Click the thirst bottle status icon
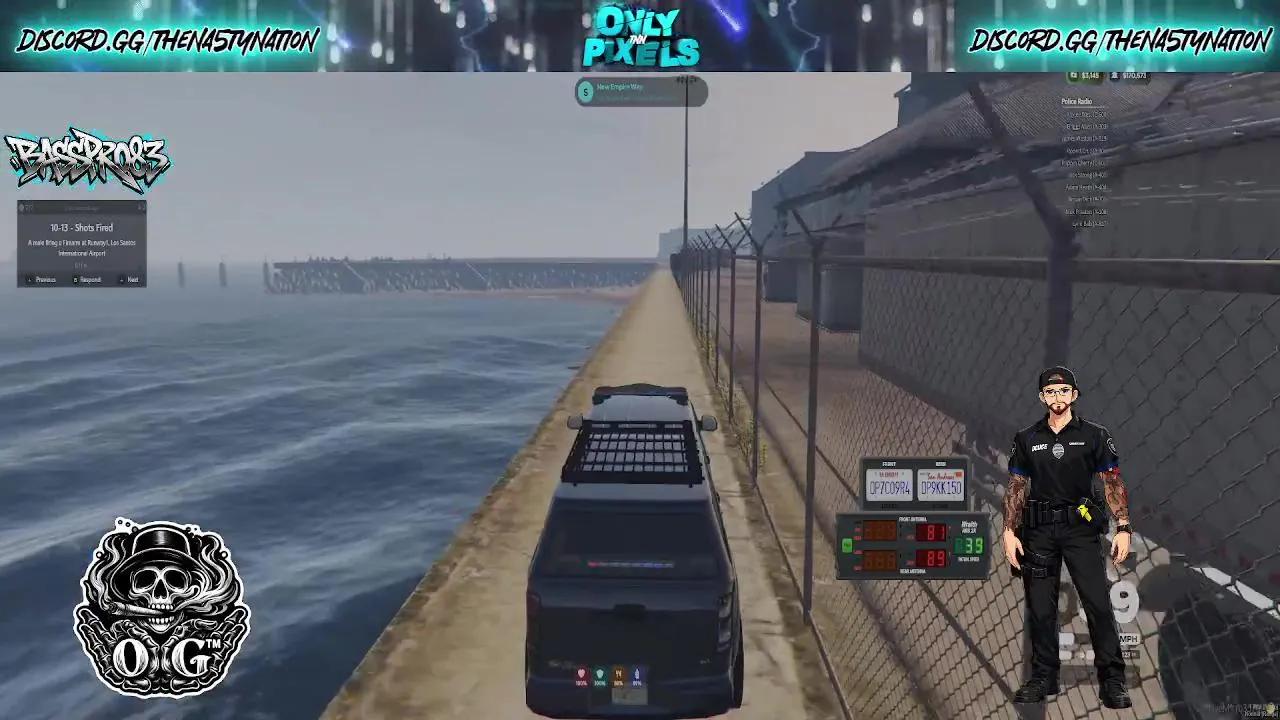Viewport: 1280px width, 720px height. [637, 672]
